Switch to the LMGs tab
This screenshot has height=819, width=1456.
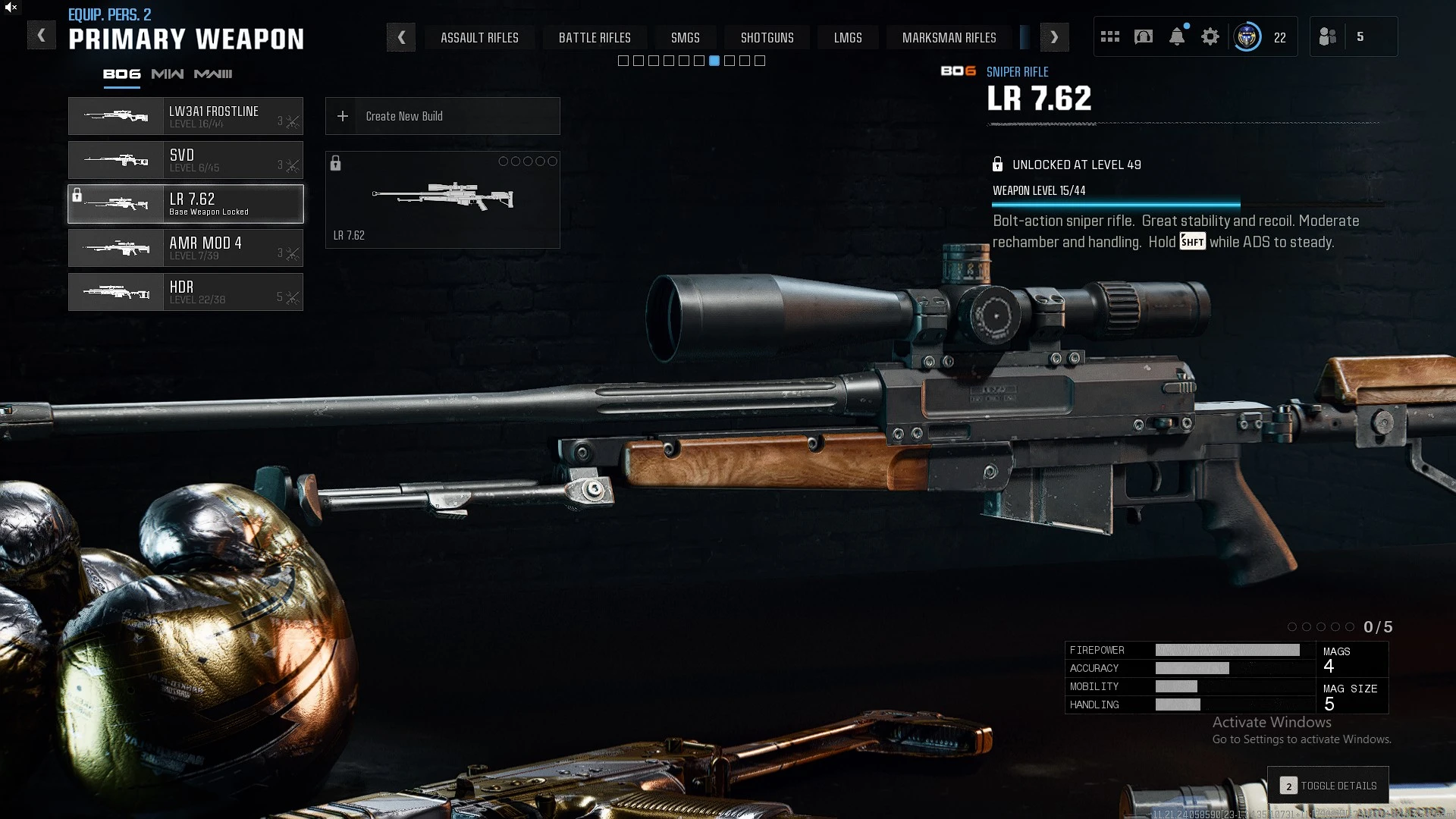tap(848, 38)
